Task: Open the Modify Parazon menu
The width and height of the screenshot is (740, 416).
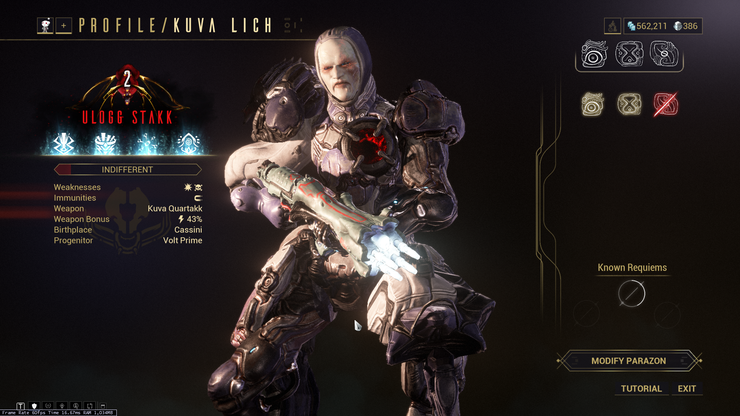Action: tap(628, 360)
